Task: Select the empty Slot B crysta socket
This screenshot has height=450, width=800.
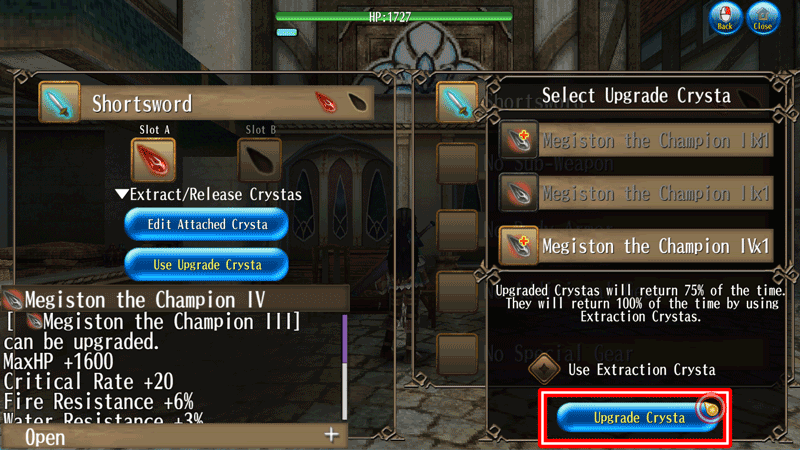Action: [260, 159]
